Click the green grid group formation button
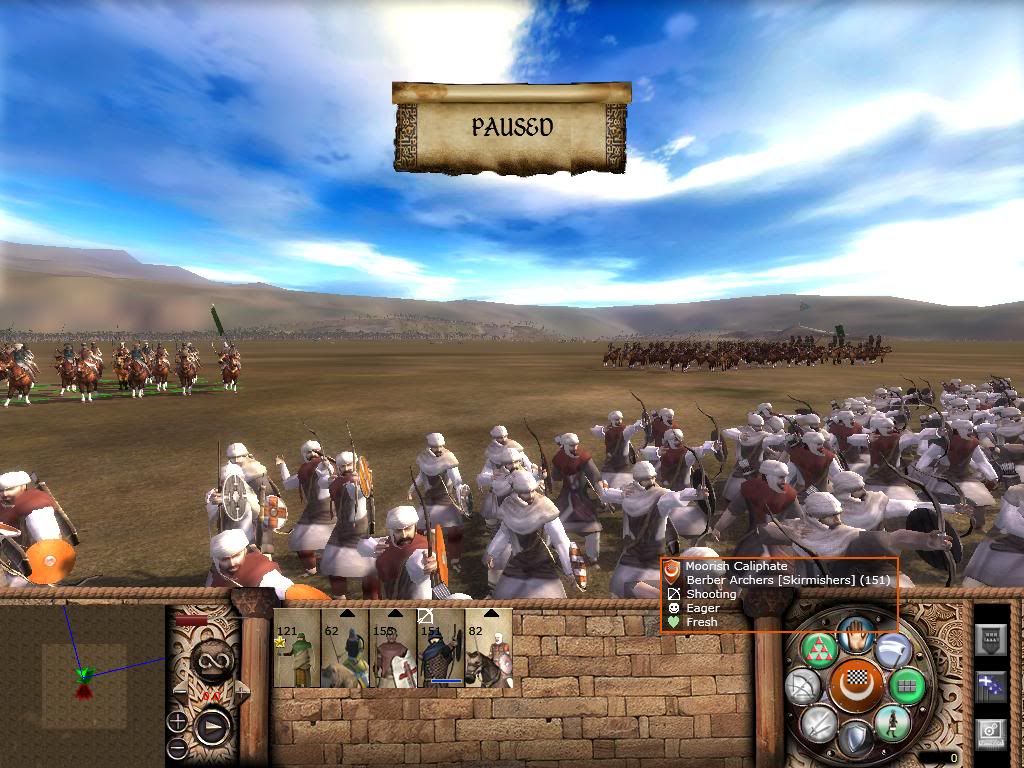1024x768 pixels. coord(908,686)
